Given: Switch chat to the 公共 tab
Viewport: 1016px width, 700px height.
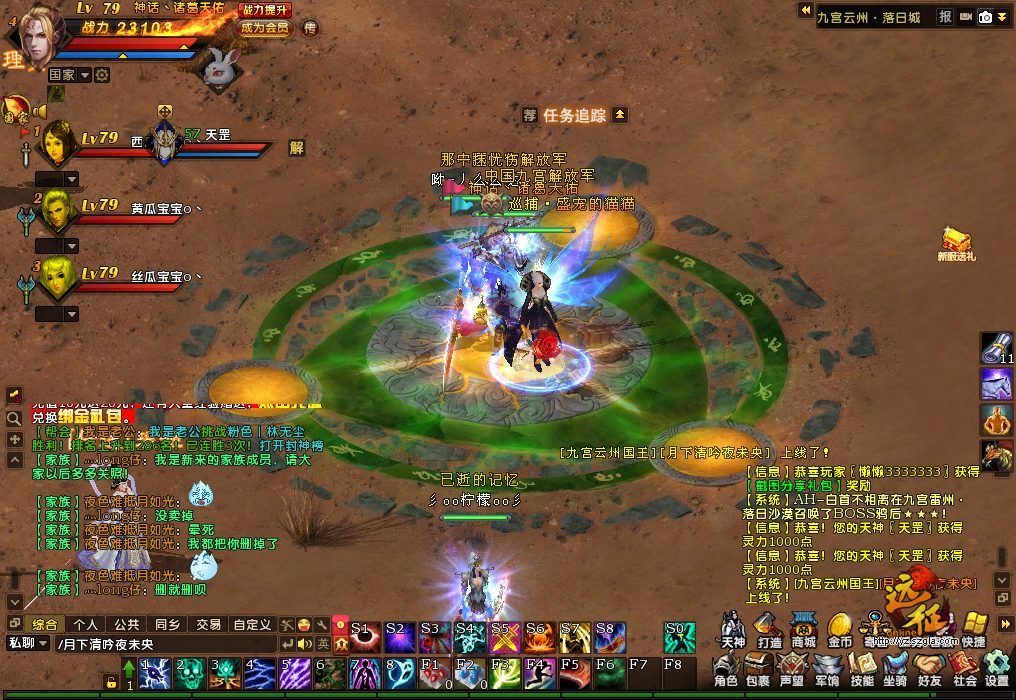Looking at the screenshot, I should pyautogui.click(x=127, y=624).
